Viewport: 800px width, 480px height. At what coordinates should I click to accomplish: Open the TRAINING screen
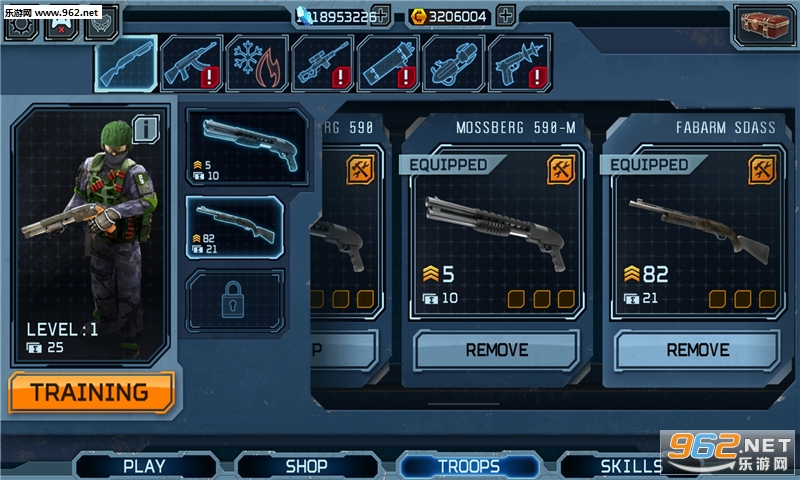point(91,392)
